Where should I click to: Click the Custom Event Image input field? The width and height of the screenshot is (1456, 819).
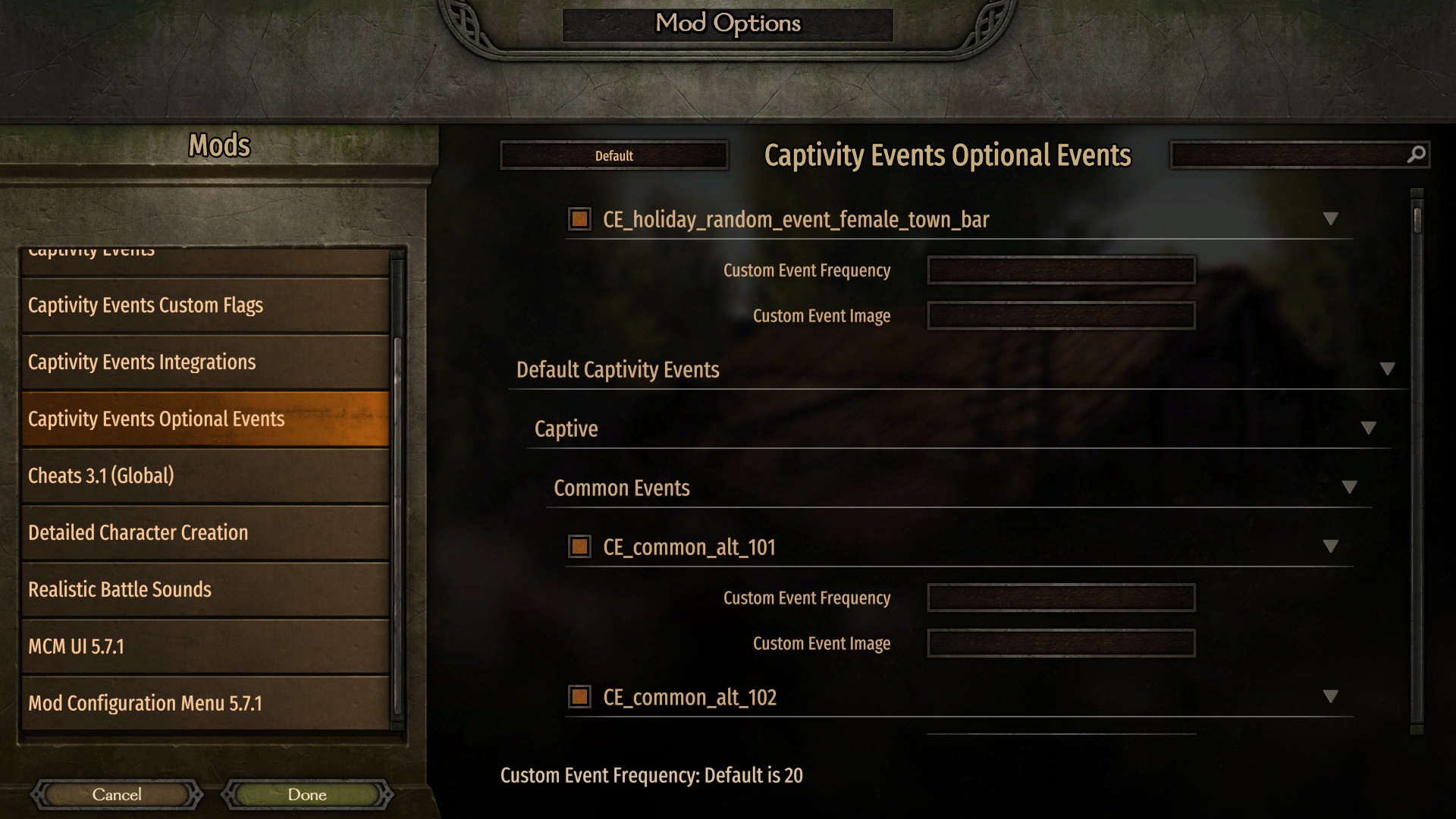point(1060,315)
